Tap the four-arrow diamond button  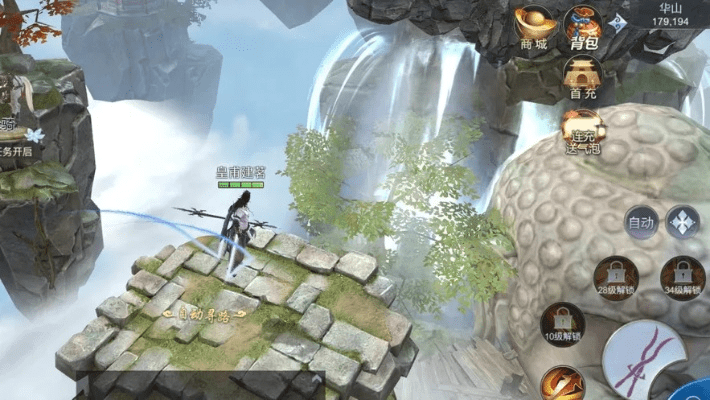[x=683, y=221]
